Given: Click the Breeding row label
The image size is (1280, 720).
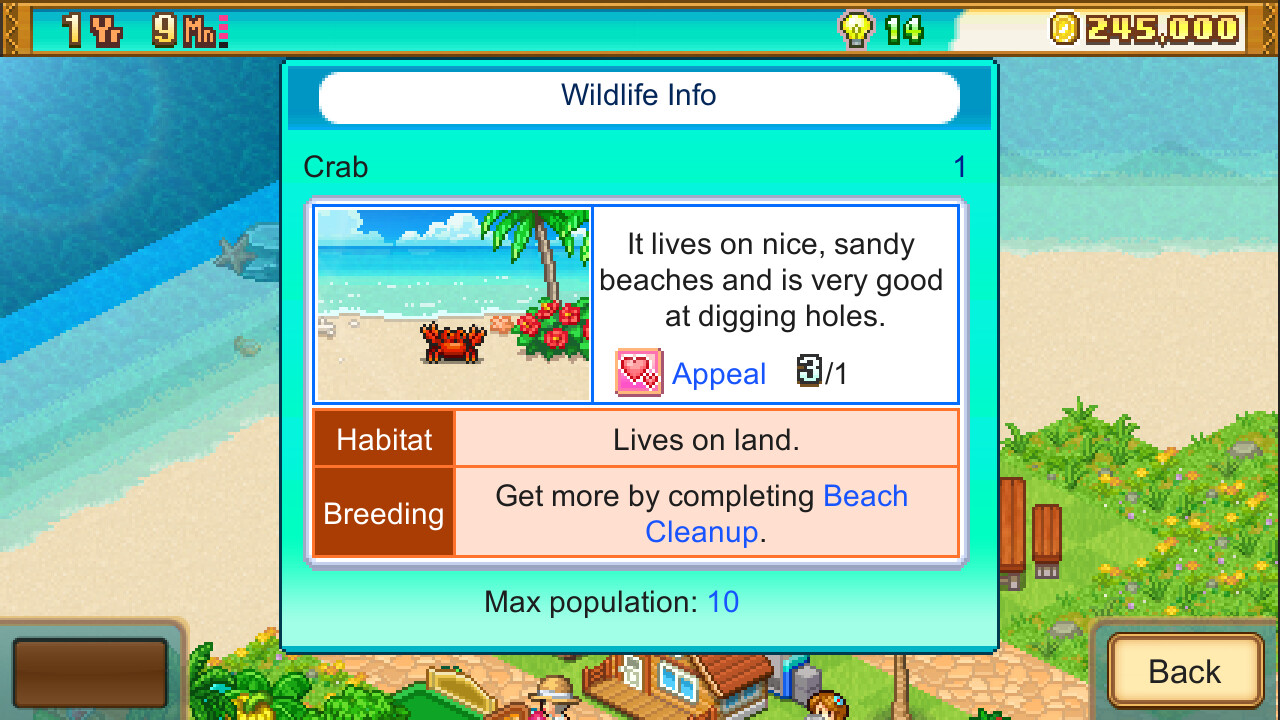Looking at the screenshot, I should click(383, 513).
